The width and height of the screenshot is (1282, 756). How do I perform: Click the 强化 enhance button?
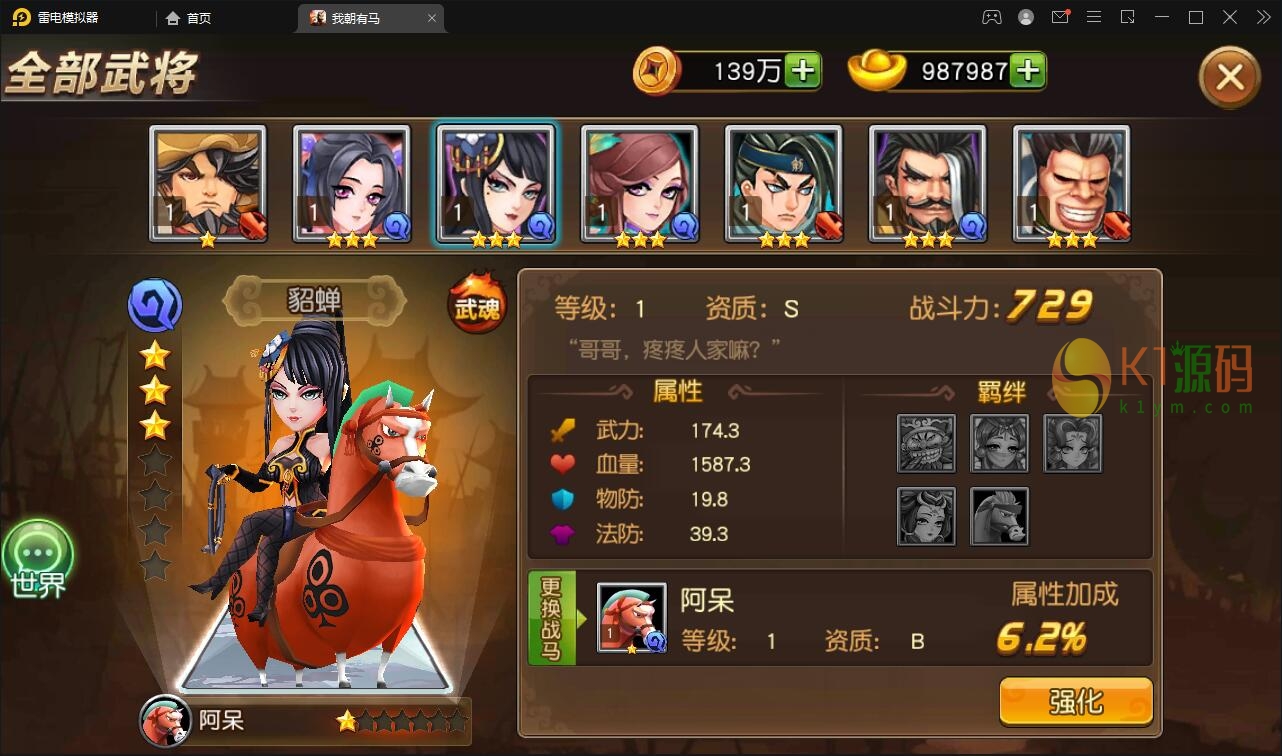tap(1075, 701)
